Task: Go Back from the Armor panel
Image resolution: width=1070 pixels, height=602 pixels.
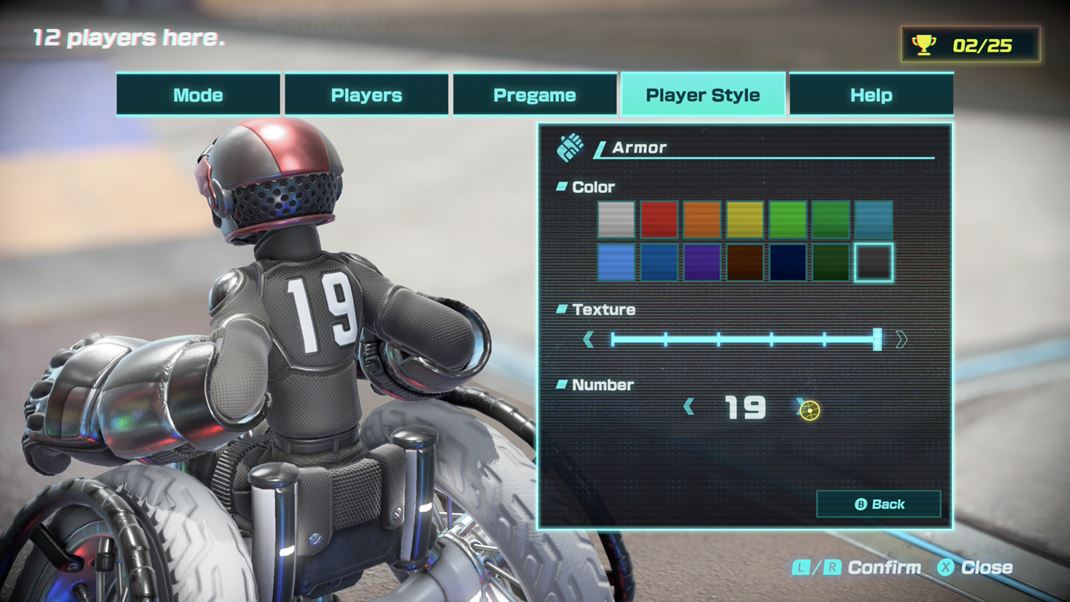Action: click(x=878, y=504)
